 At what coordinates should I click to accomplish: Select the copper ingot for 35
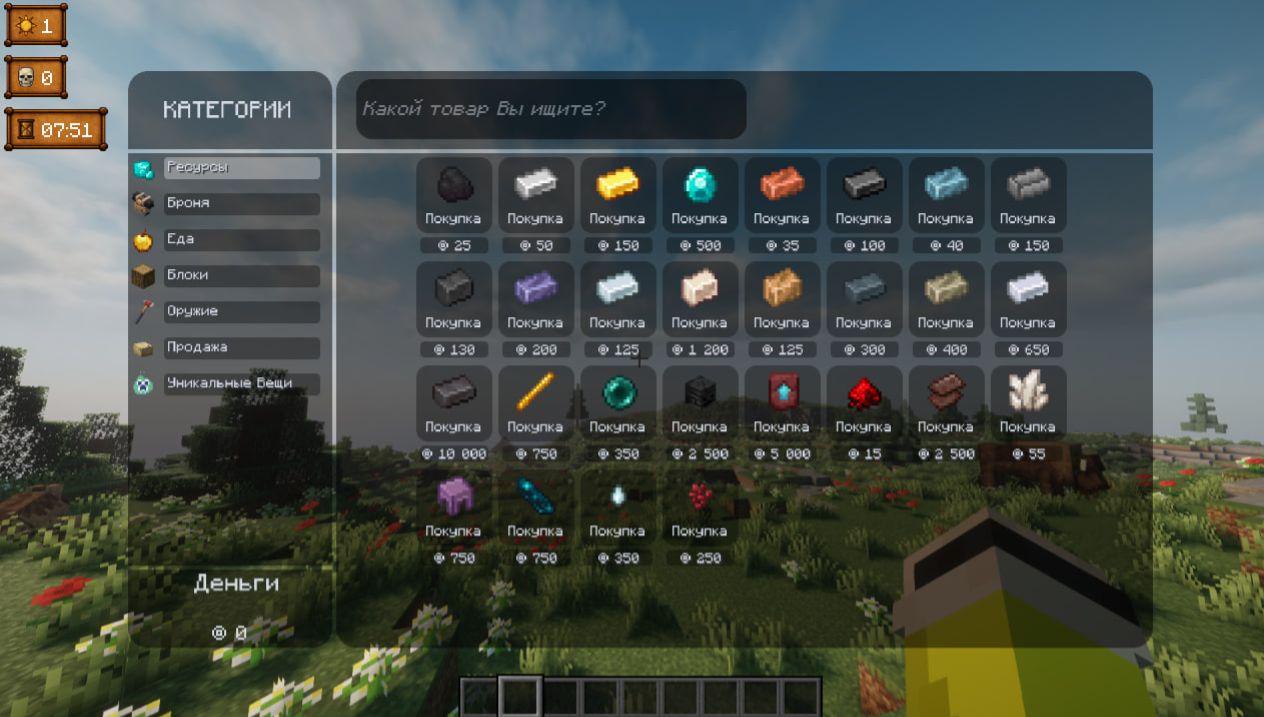click(x=781, y=196)
